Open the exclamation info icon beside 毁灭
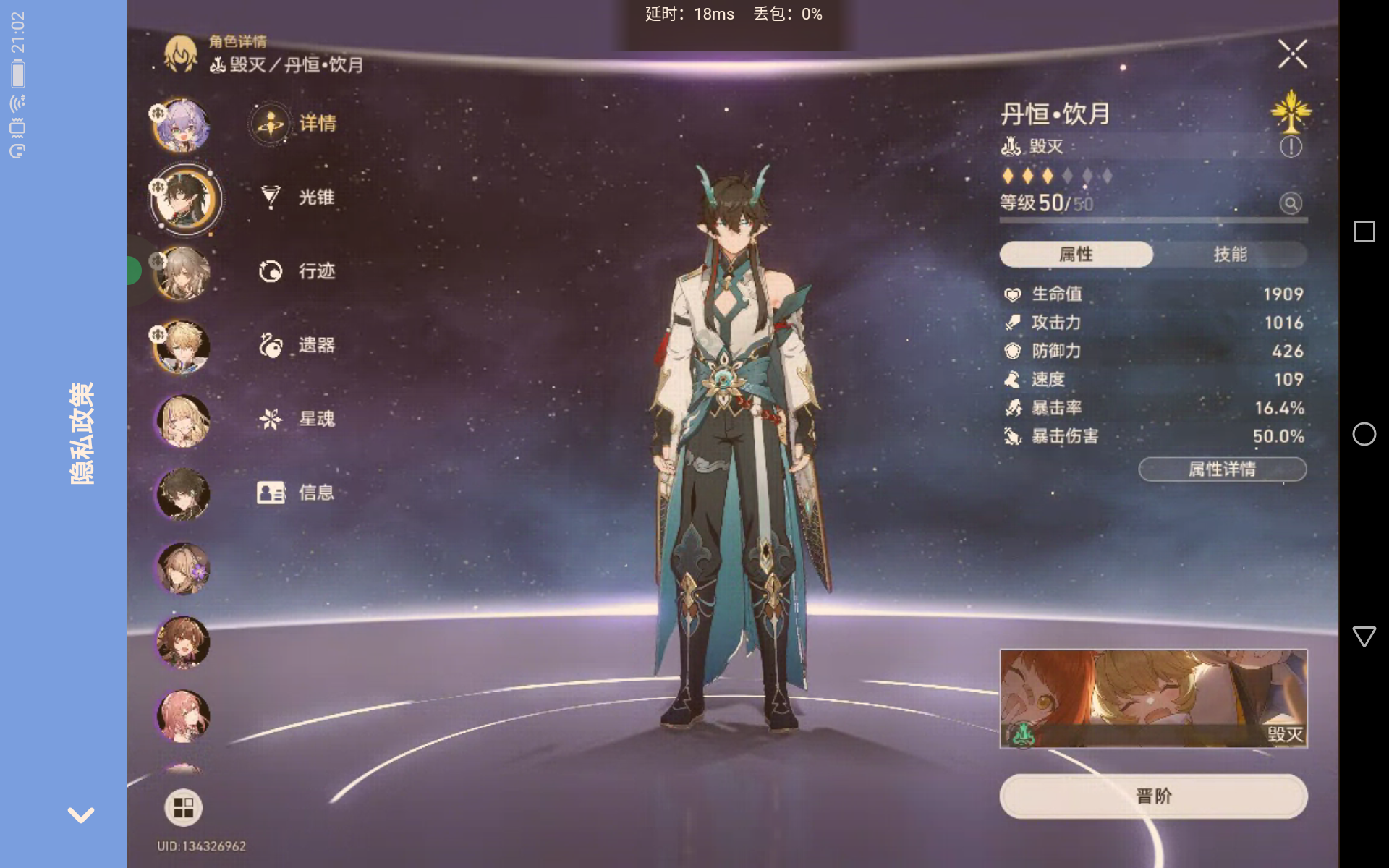This screenshot has width=1389, height=868. [x=1291, y=147]
